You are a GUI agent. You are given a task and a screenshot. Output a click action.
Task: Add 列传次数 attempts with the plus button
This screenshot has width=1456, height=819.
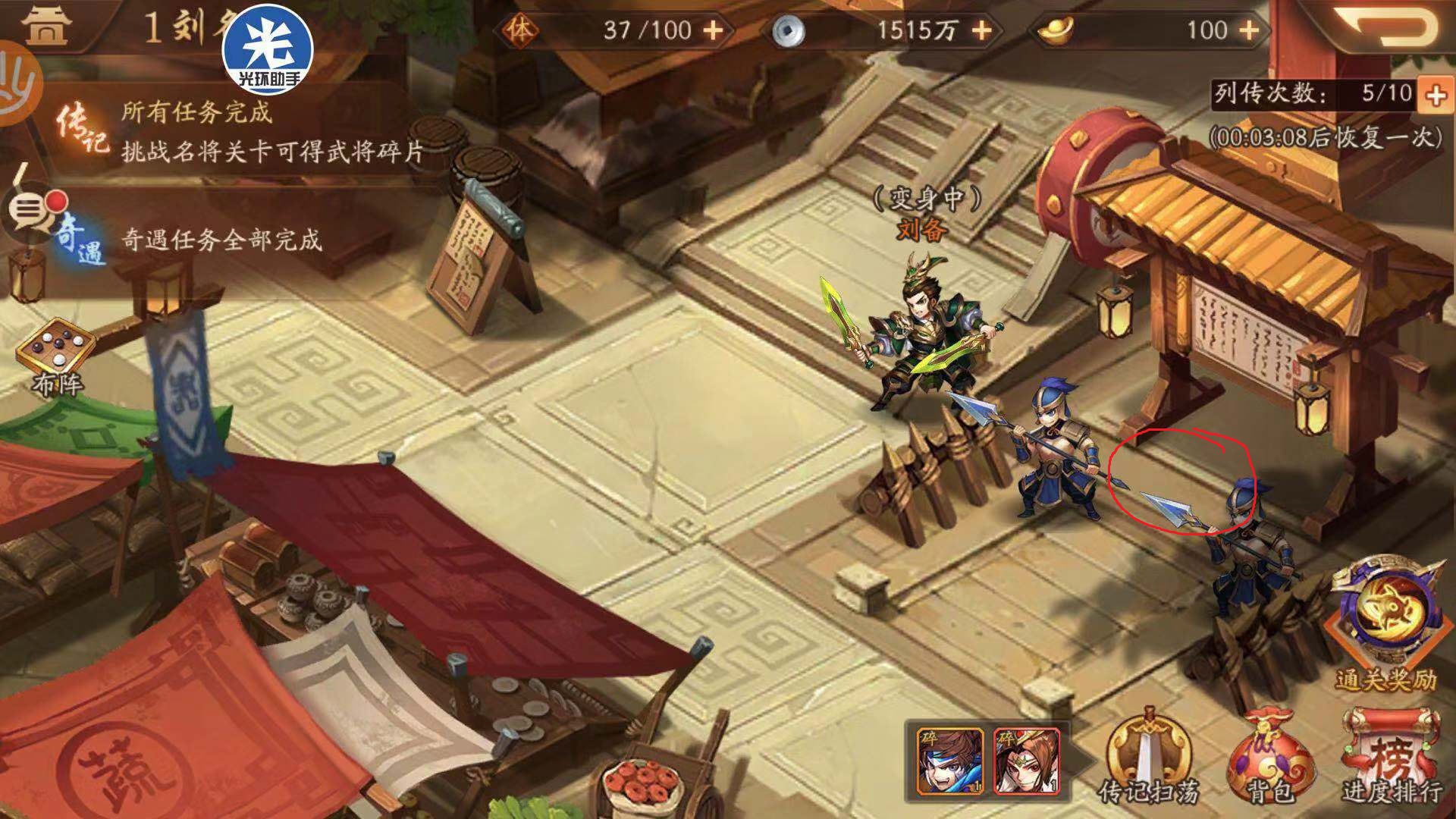point(1437,95)
